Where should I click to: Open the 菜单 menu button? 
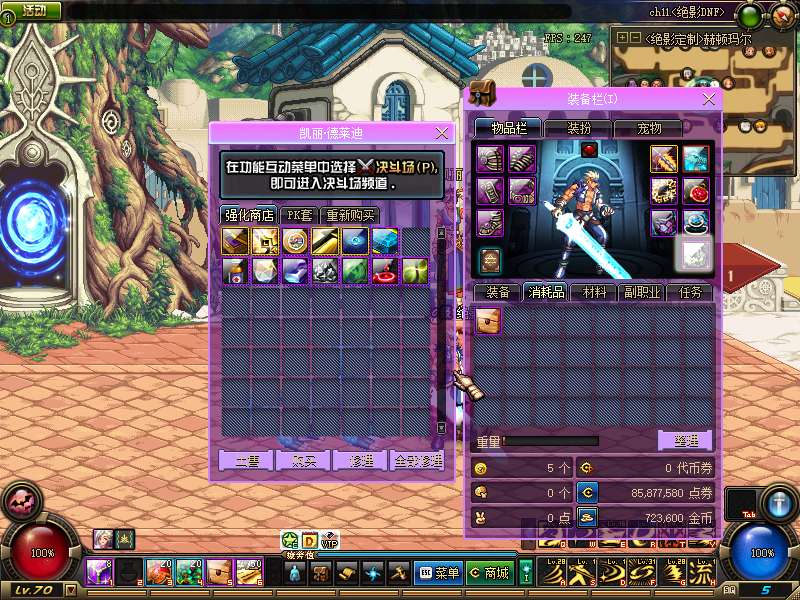click(x=438, y=573)
